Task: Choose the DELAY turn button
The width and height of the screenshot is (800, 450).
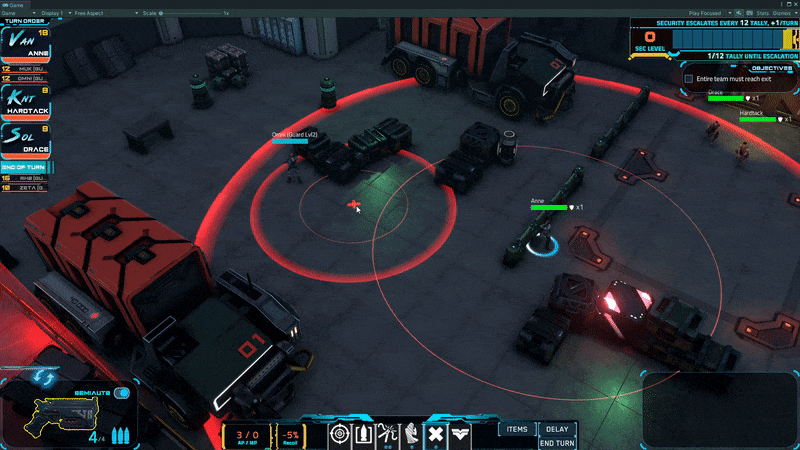Action: tap(557, 429)
